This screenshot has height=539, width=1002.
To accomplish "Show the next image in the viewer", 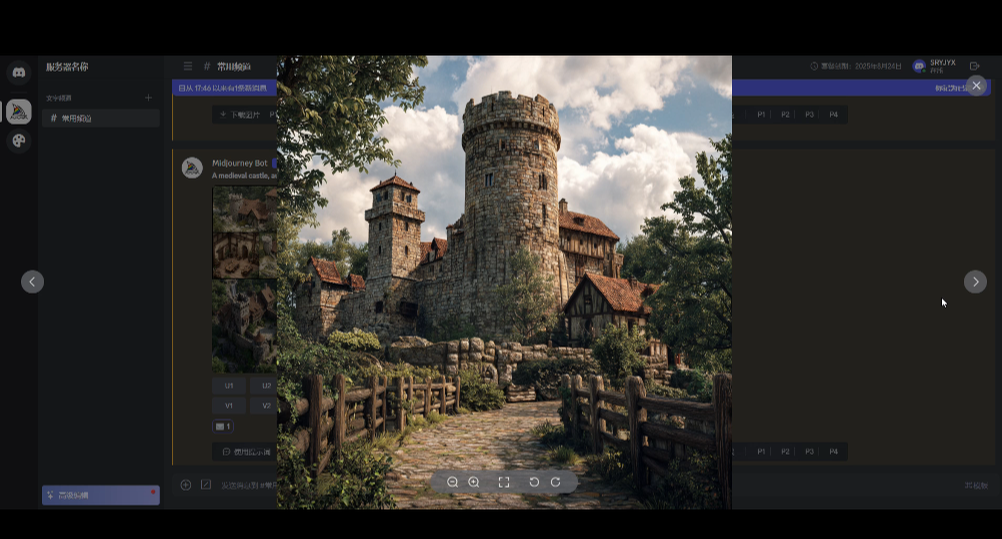I will pyautogui.click(x=975, y=282).
